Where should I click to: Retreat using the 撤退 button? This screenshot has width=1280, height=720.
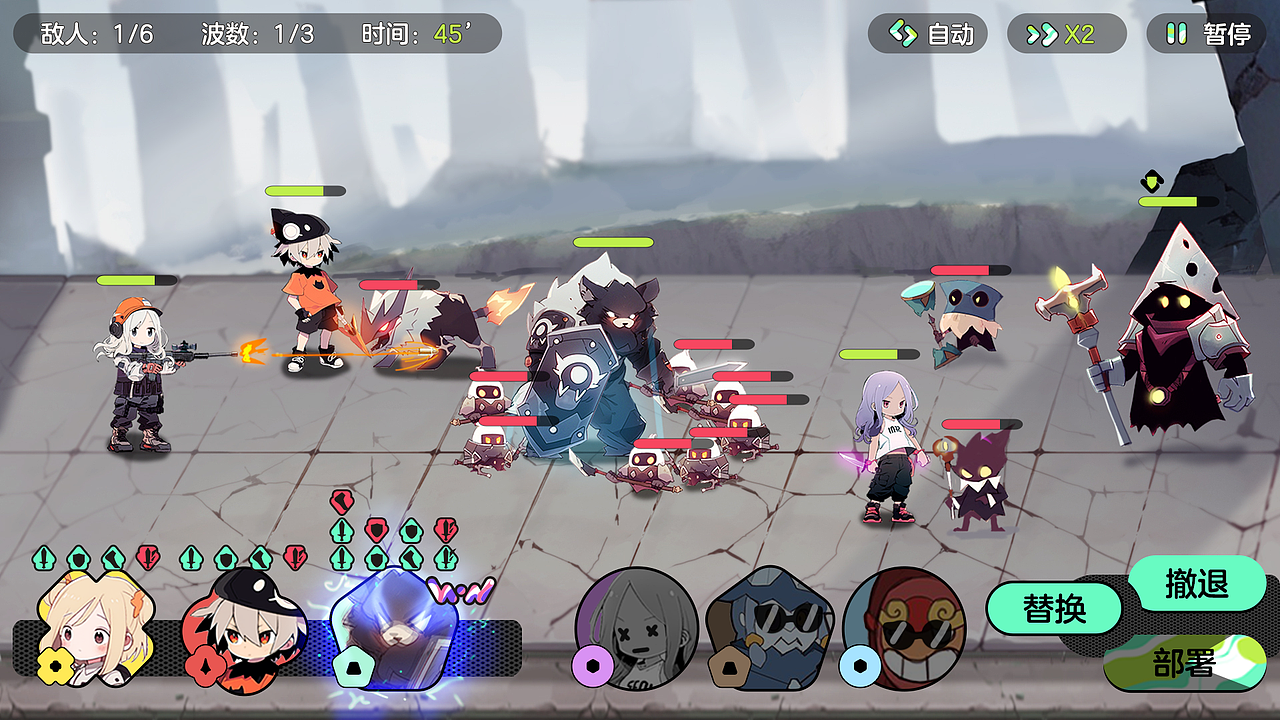tap(1196, 583)
